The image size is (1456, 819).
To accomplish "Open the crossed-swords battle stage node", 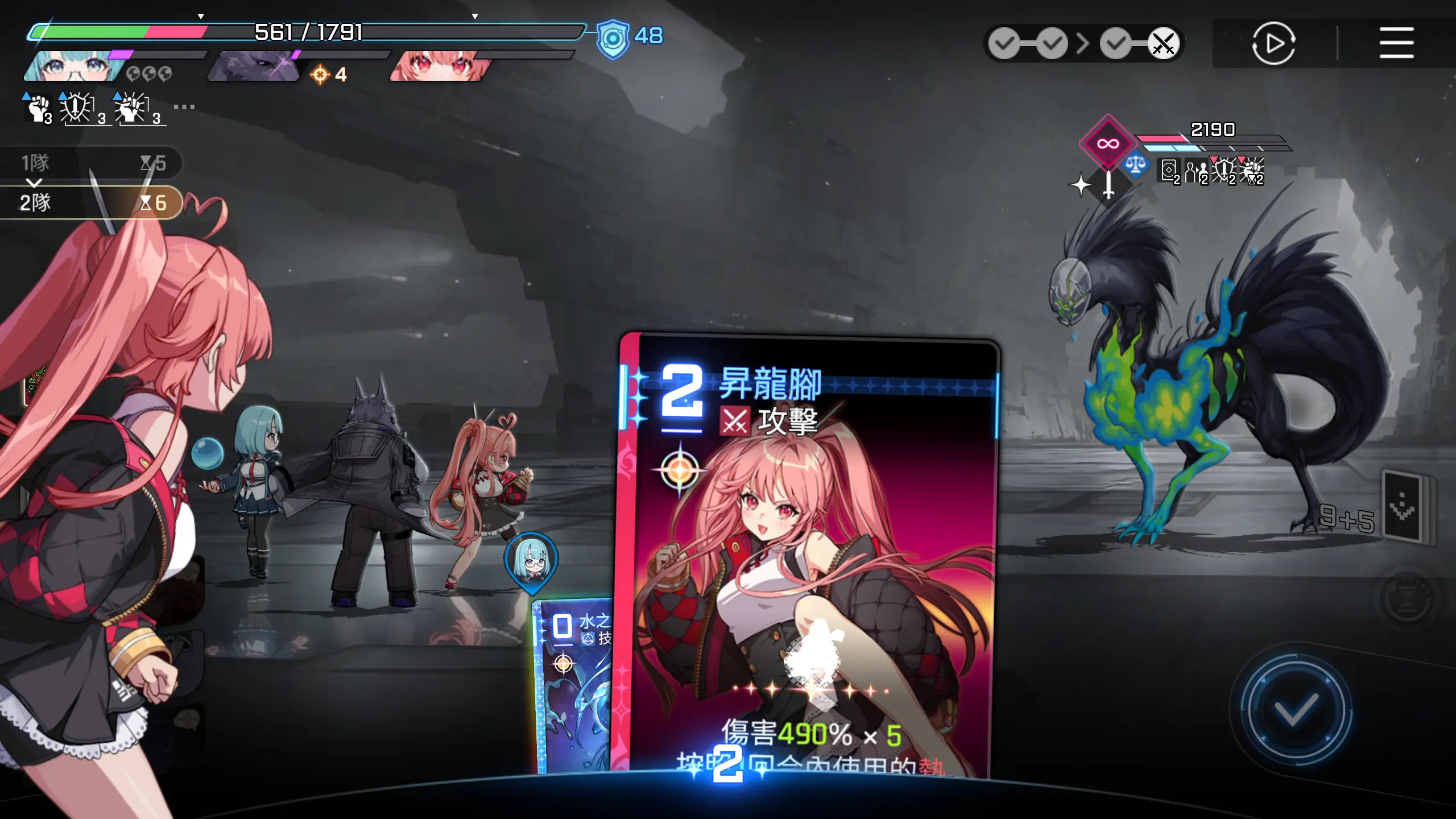I will (x=1163, y=43).
